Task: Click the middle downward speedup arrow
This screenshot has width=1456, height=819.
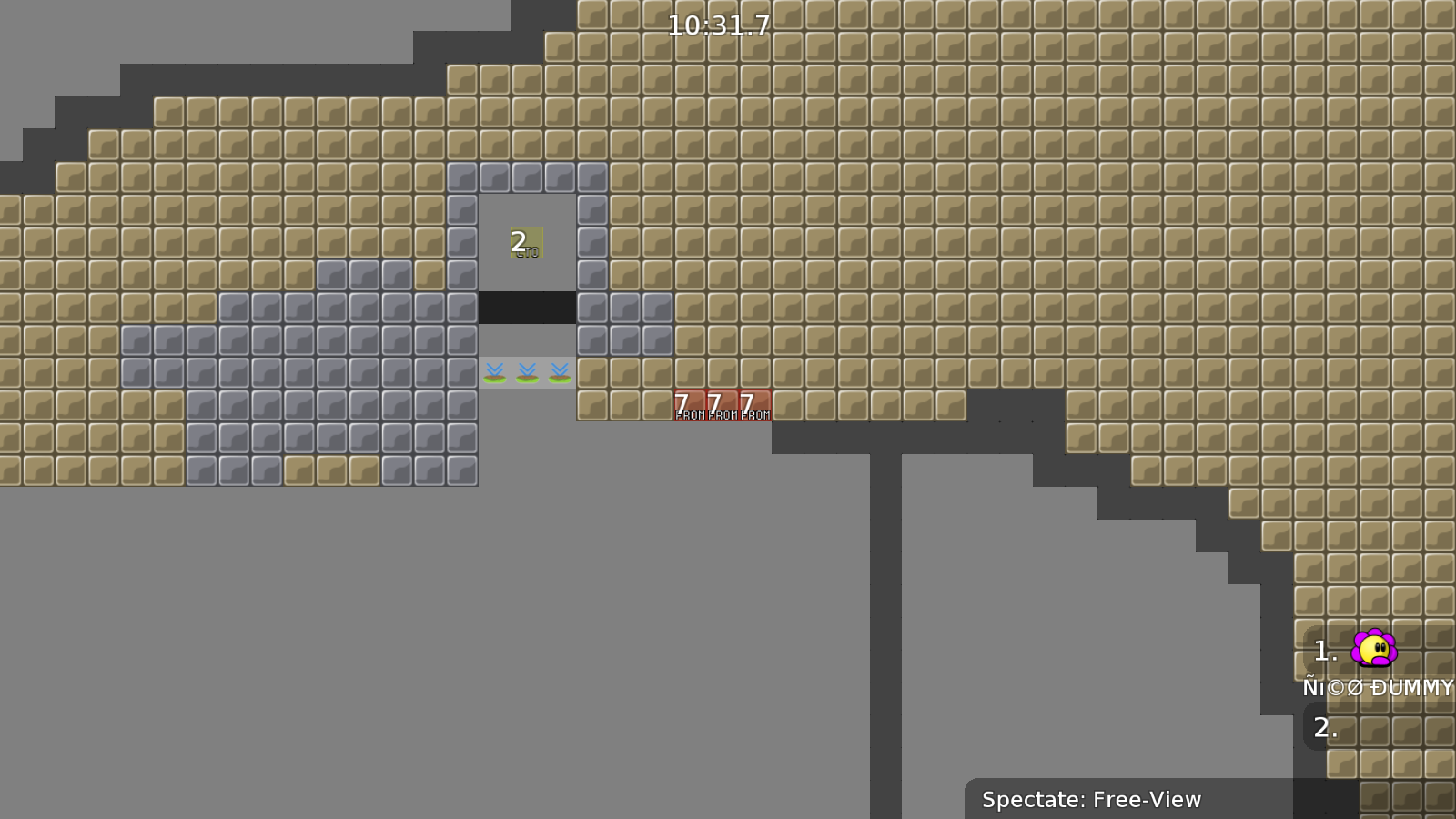Action: [526, 371]
